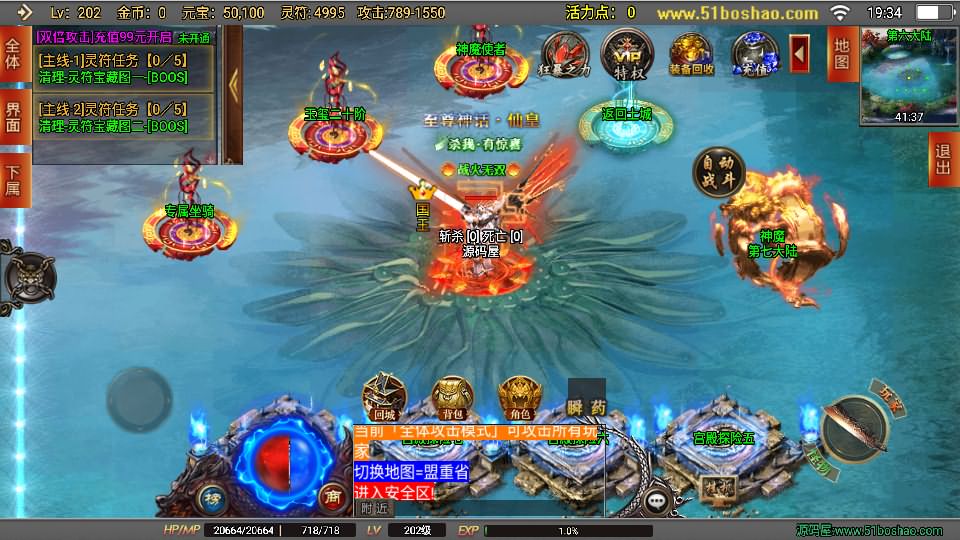Screen dimensions: 960x540
Task: Open the 充值 recharge icon
Action: pos(753,55)
